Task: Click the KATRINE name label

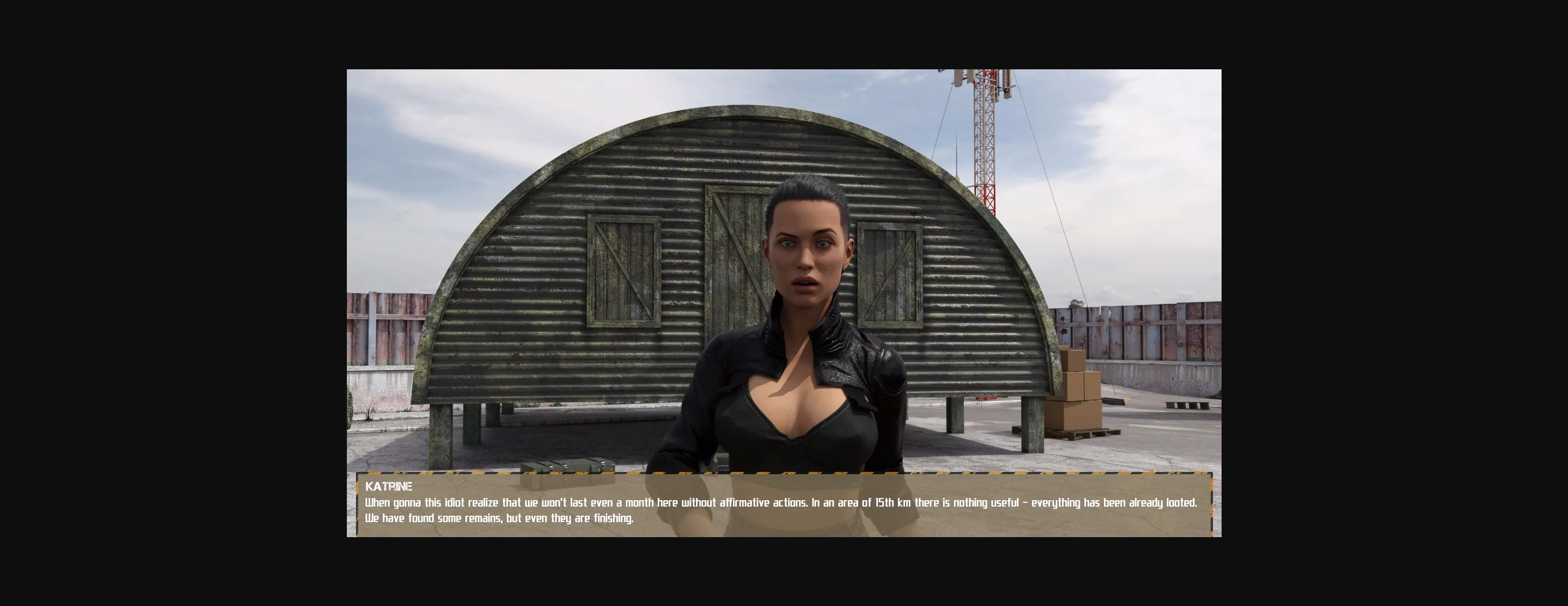Action: [x=390, y=487]
